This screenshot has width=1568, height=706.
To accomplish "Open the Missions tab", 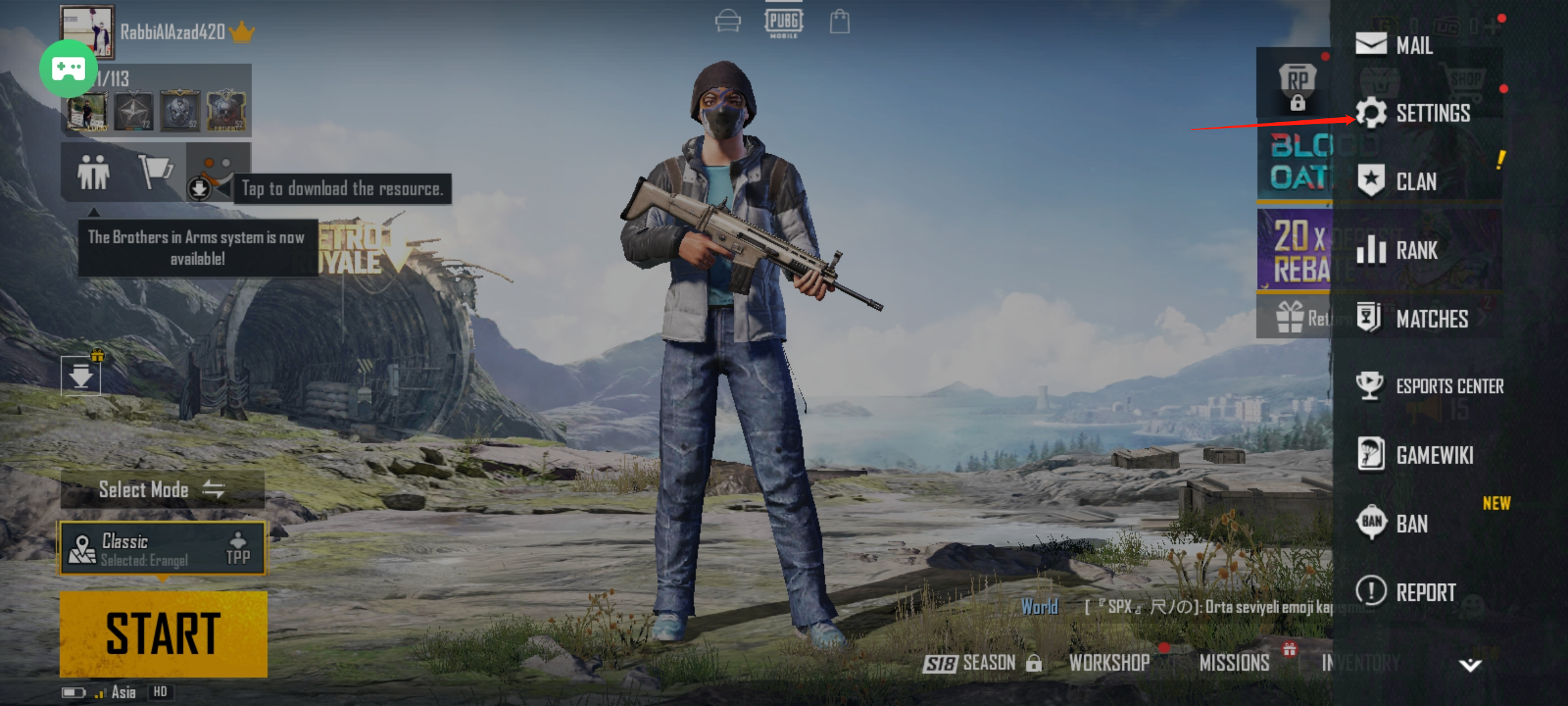I will [1234, 663].
